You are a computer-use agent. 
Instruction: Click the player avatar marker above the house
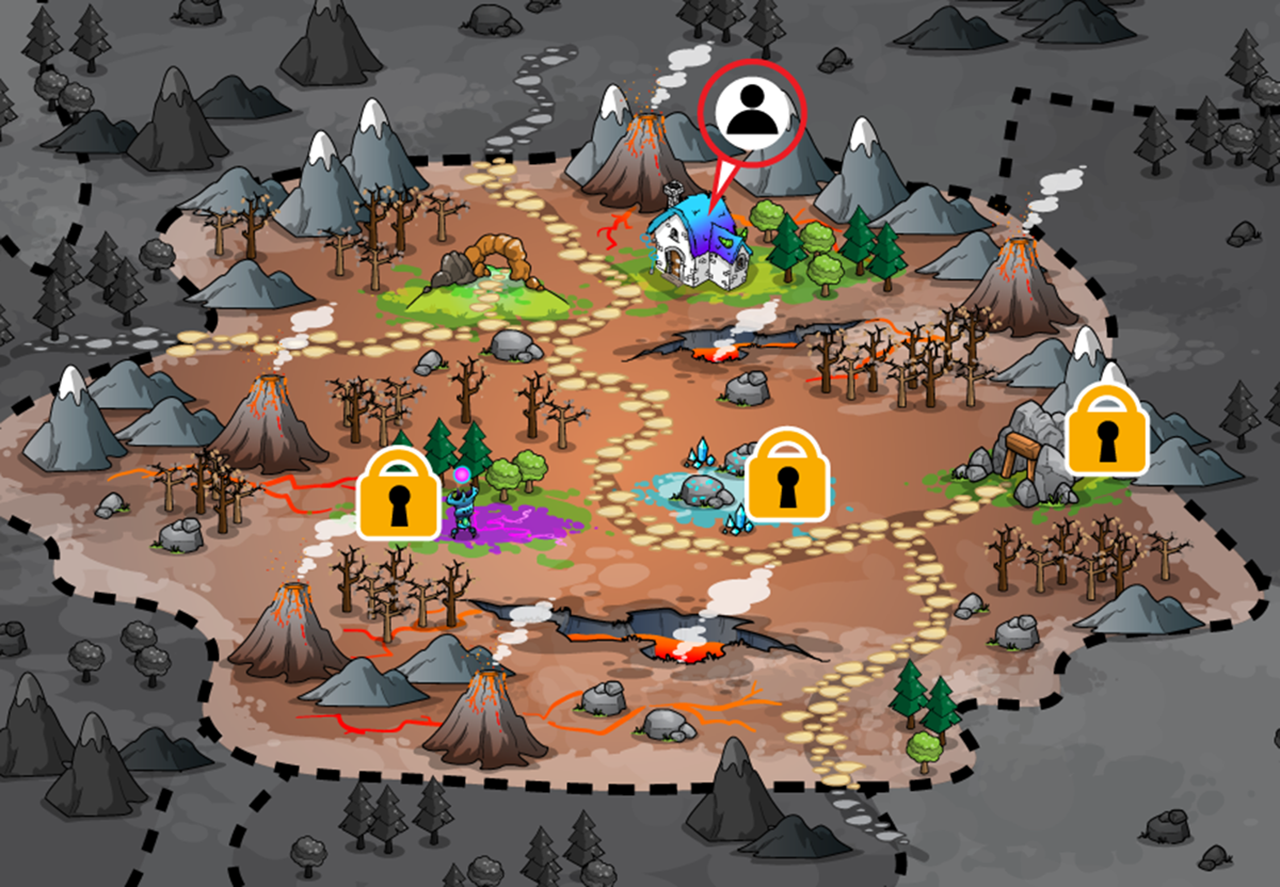752,112
